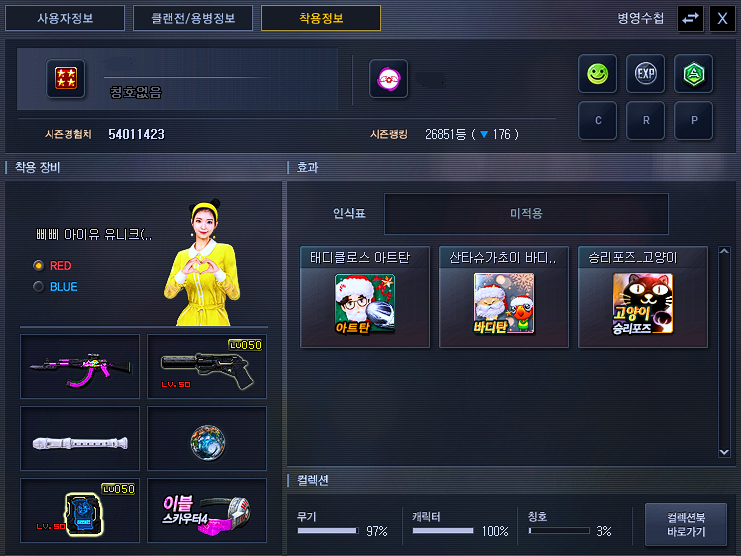Select the RED team radio option
The height and width of the screenshot is (556, 741).
coord(39,266)
